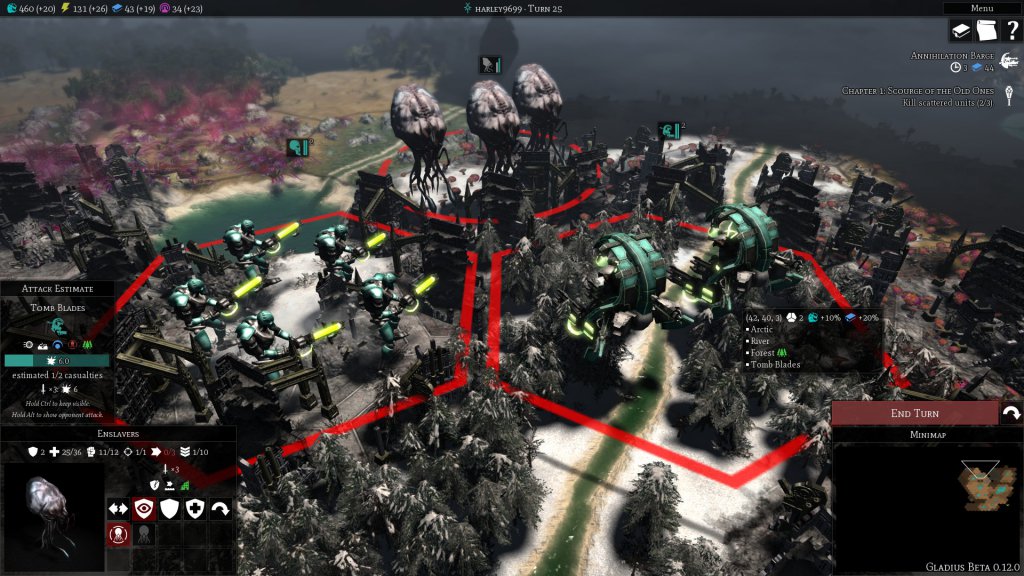Cycle to next unit with the arrow beside End Turn
The width and height of the screenshot is (1024, 576).
[1011, 413]
